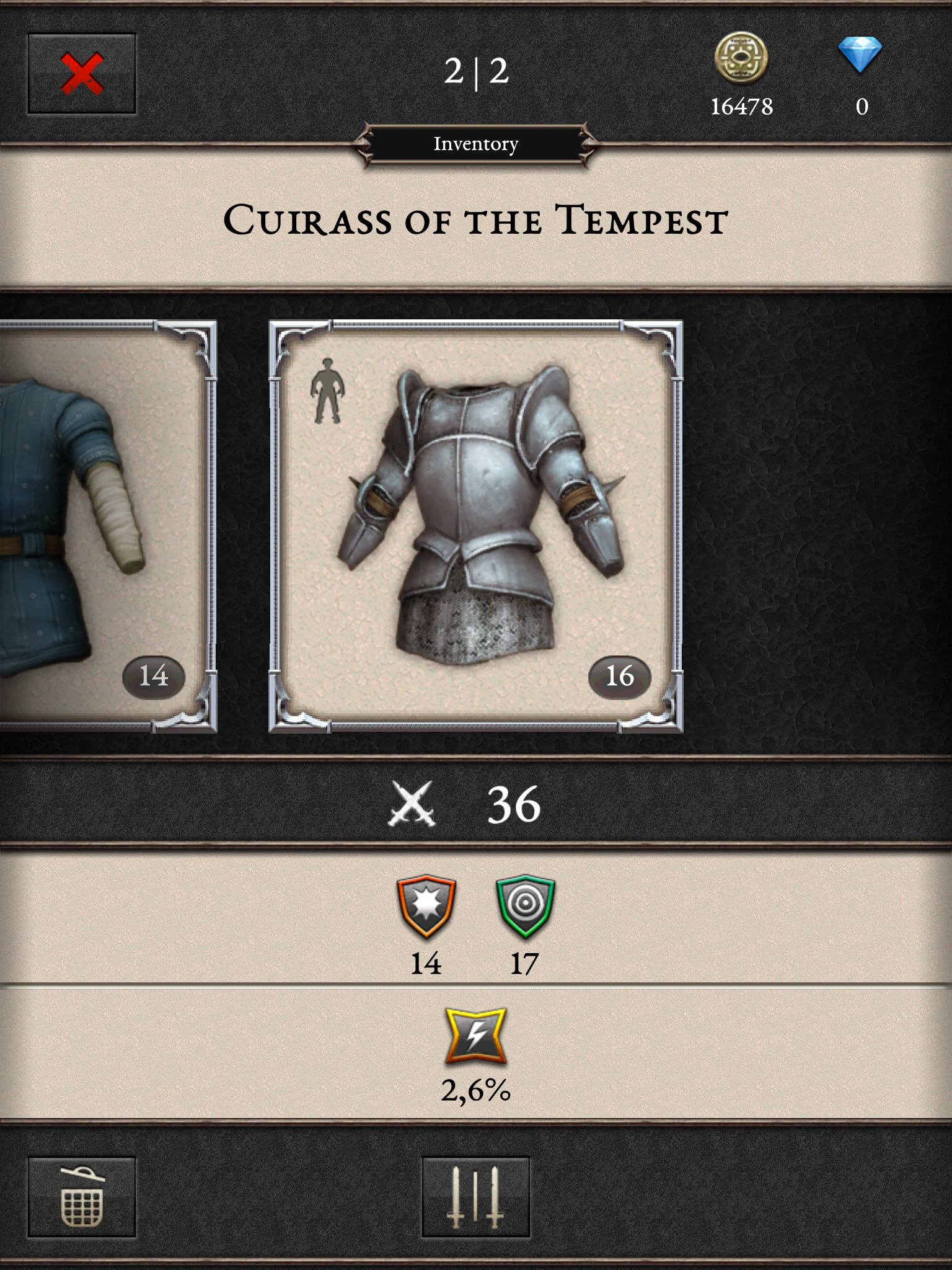Tap the green target shield stat icon
This screenshot has height=1270, width=952.
[x=525, y=905]
